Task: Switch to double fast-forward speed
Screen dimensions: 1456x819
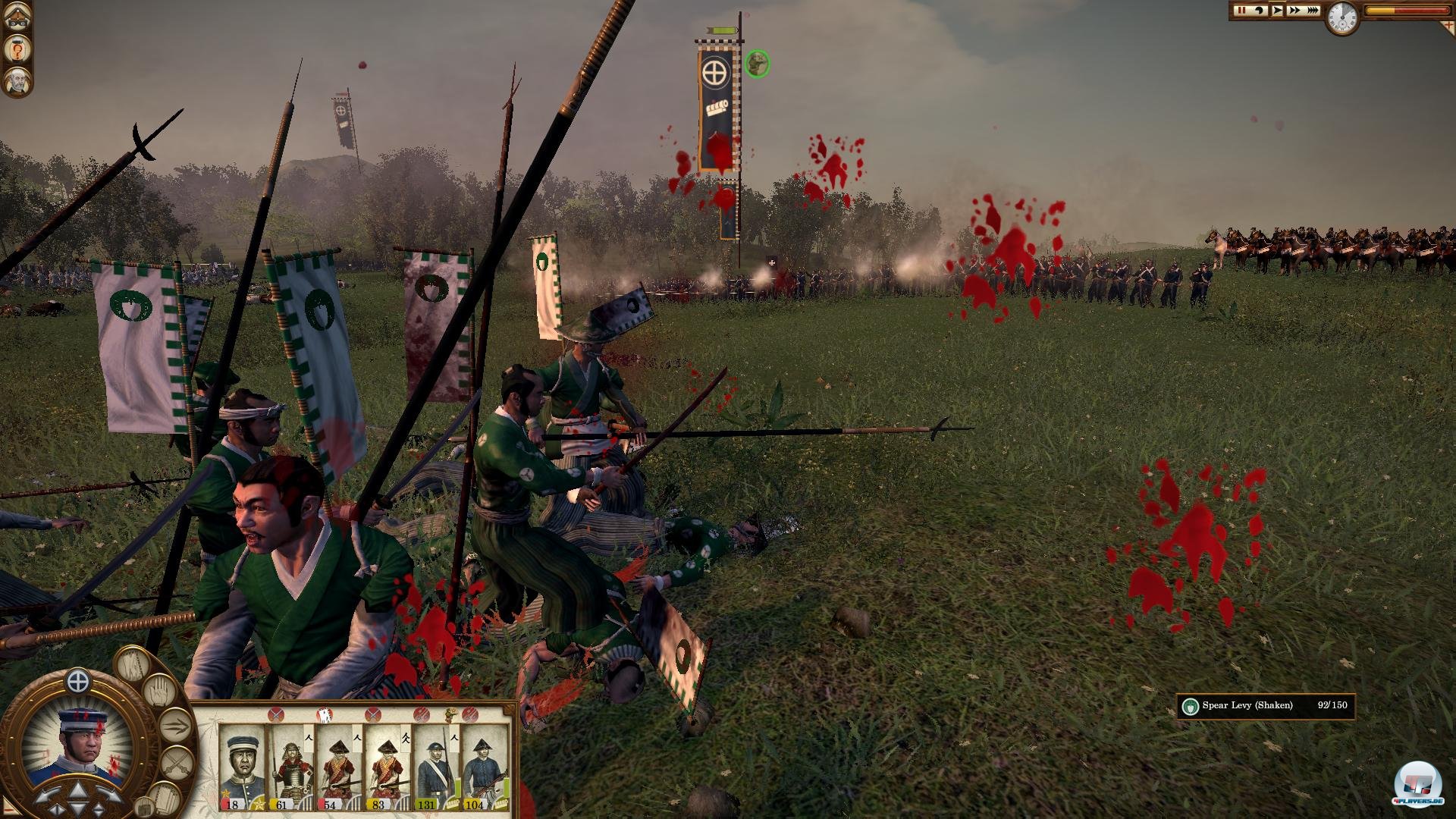Action: 1294,11
